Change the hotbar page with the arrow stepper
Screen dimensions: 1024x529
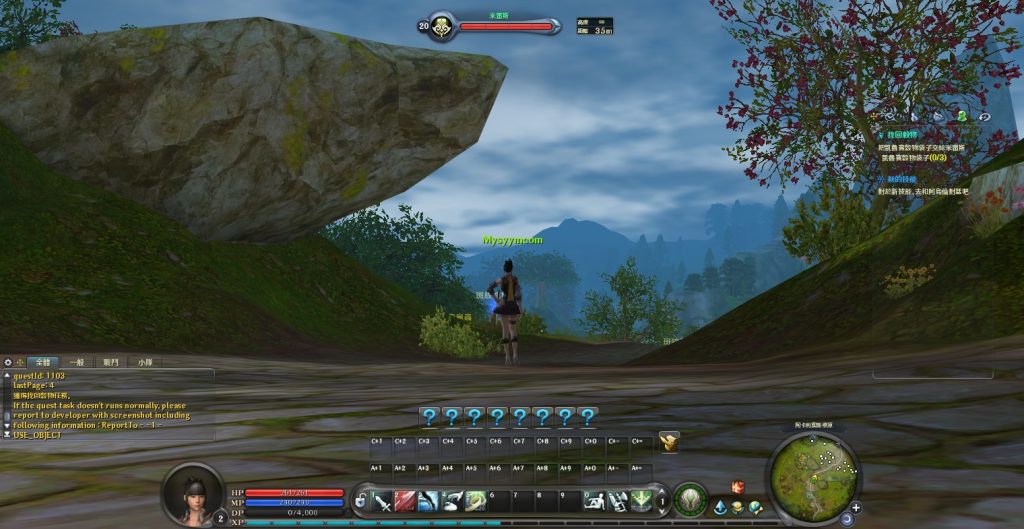(661, 500)
